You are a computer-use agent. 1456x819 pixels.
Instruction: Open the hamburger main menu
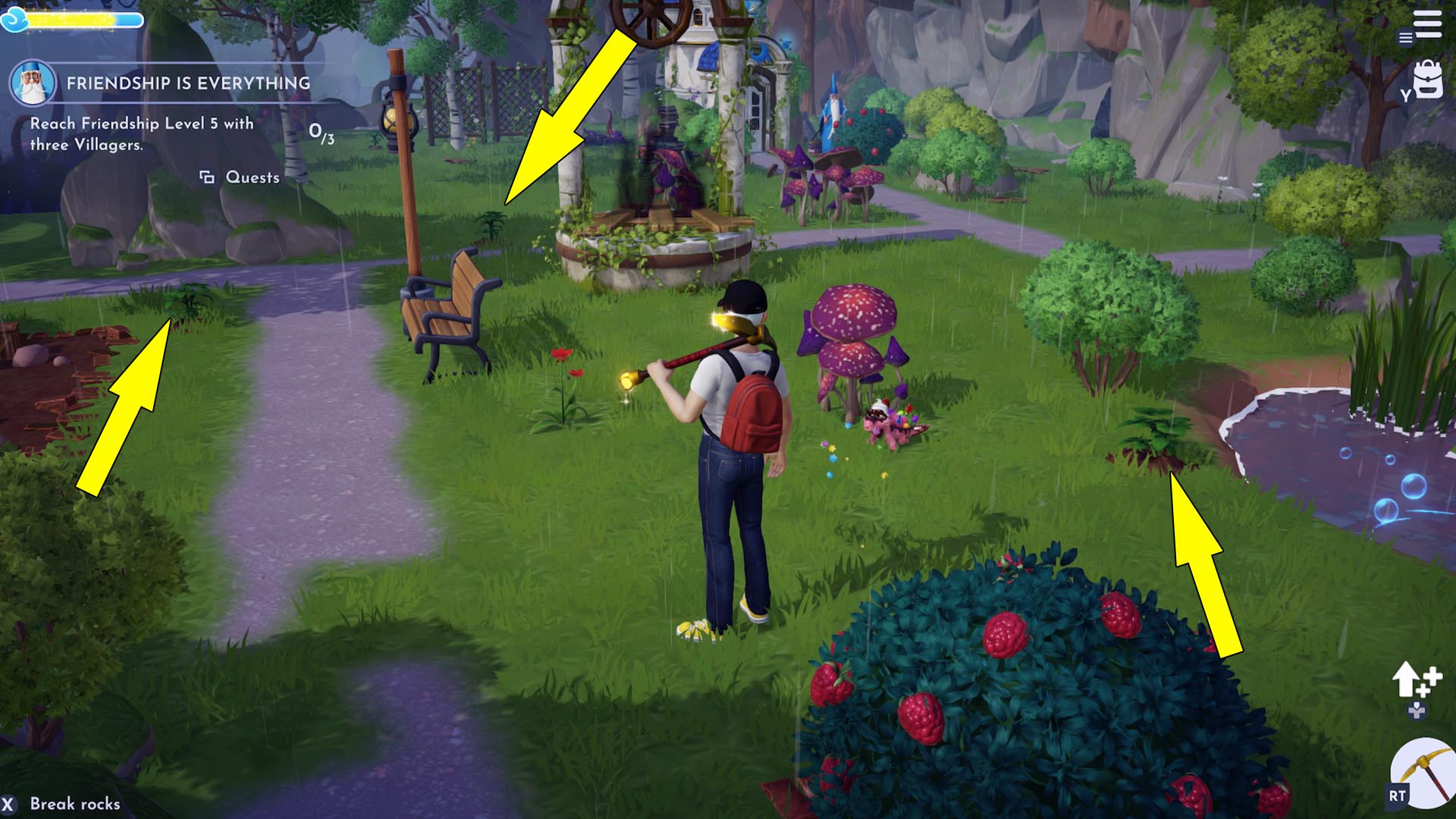[1426, 24]
